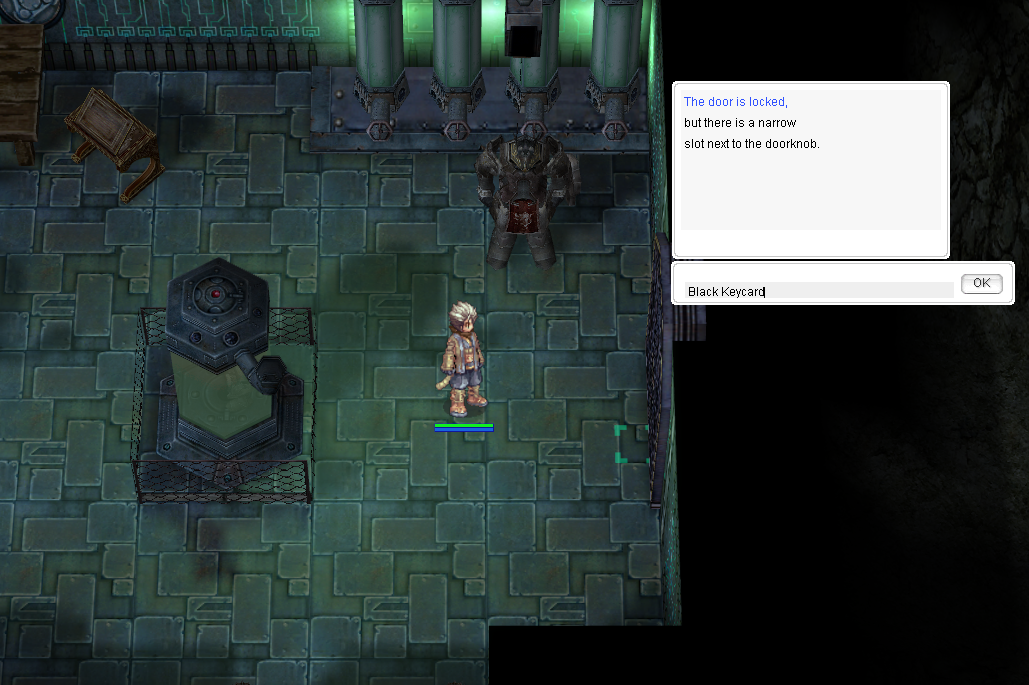Focus the Black Keycard text input field
Viewport: 1029px width, 685px height.
pos(818,291)
